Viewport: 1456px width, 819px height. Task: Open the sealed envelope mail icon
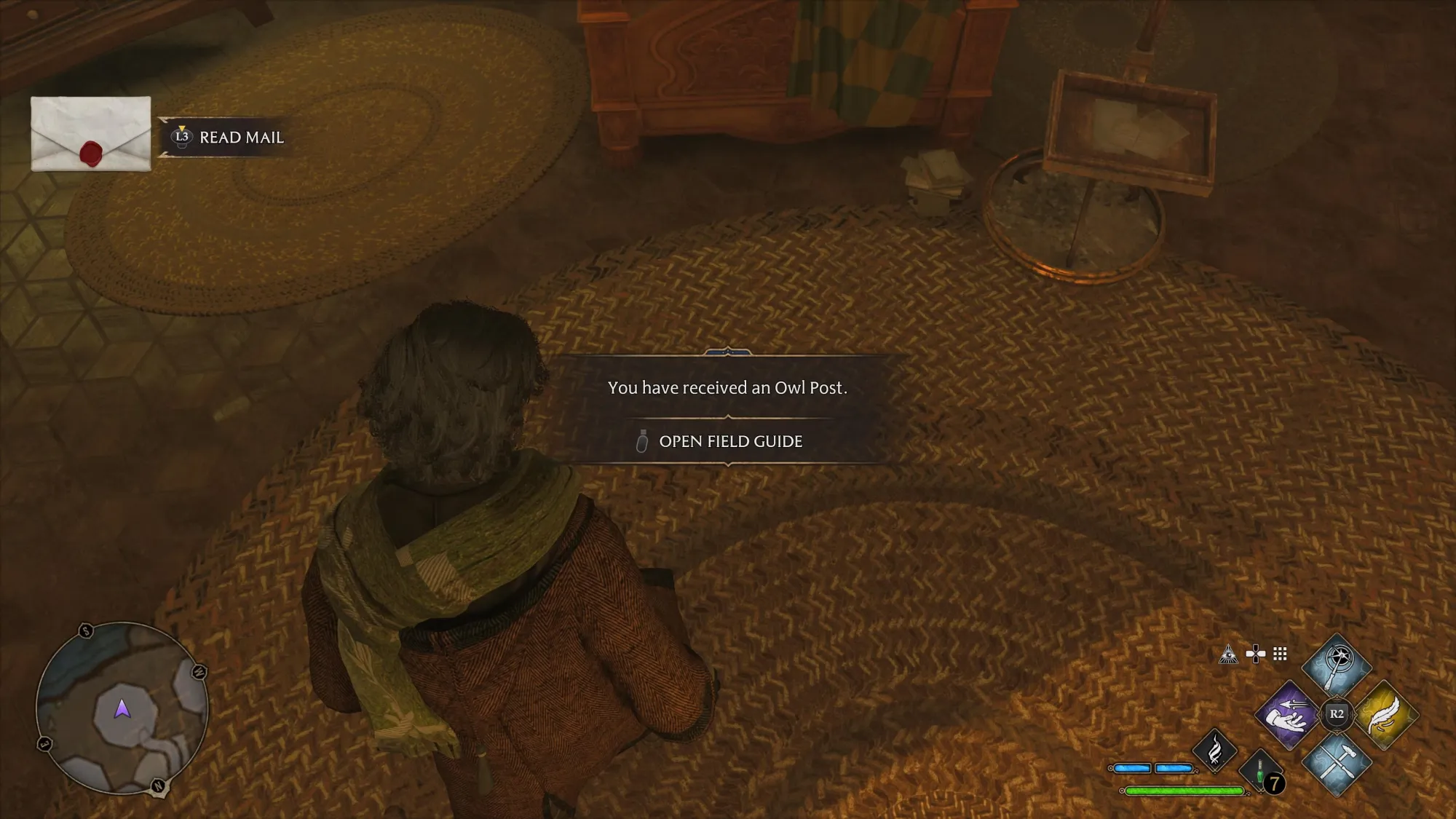tap(91, 134)
